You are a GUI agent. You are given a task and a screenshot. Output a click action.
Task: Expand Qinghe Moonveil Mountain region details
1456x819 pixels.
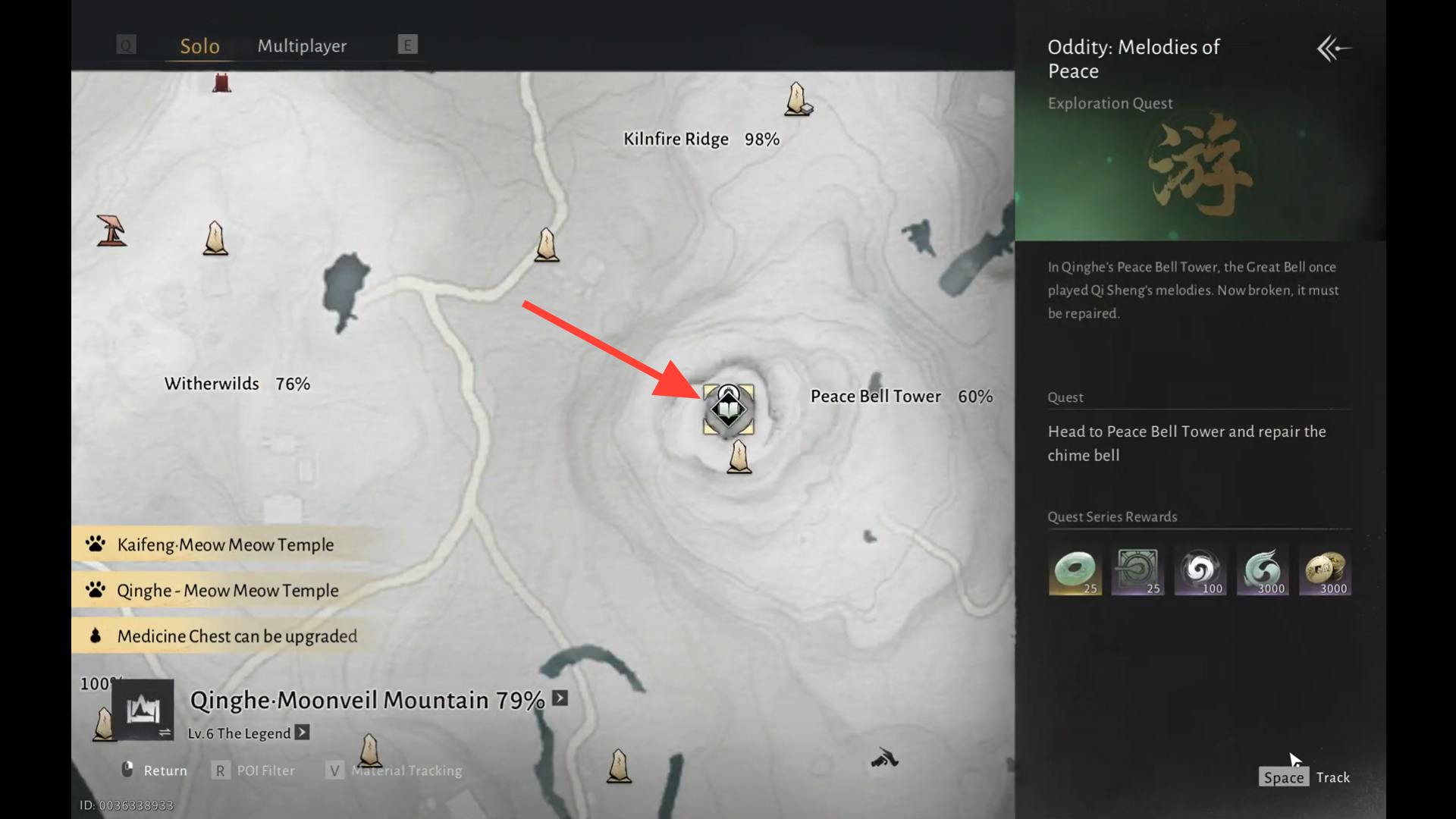coord(560,698)
